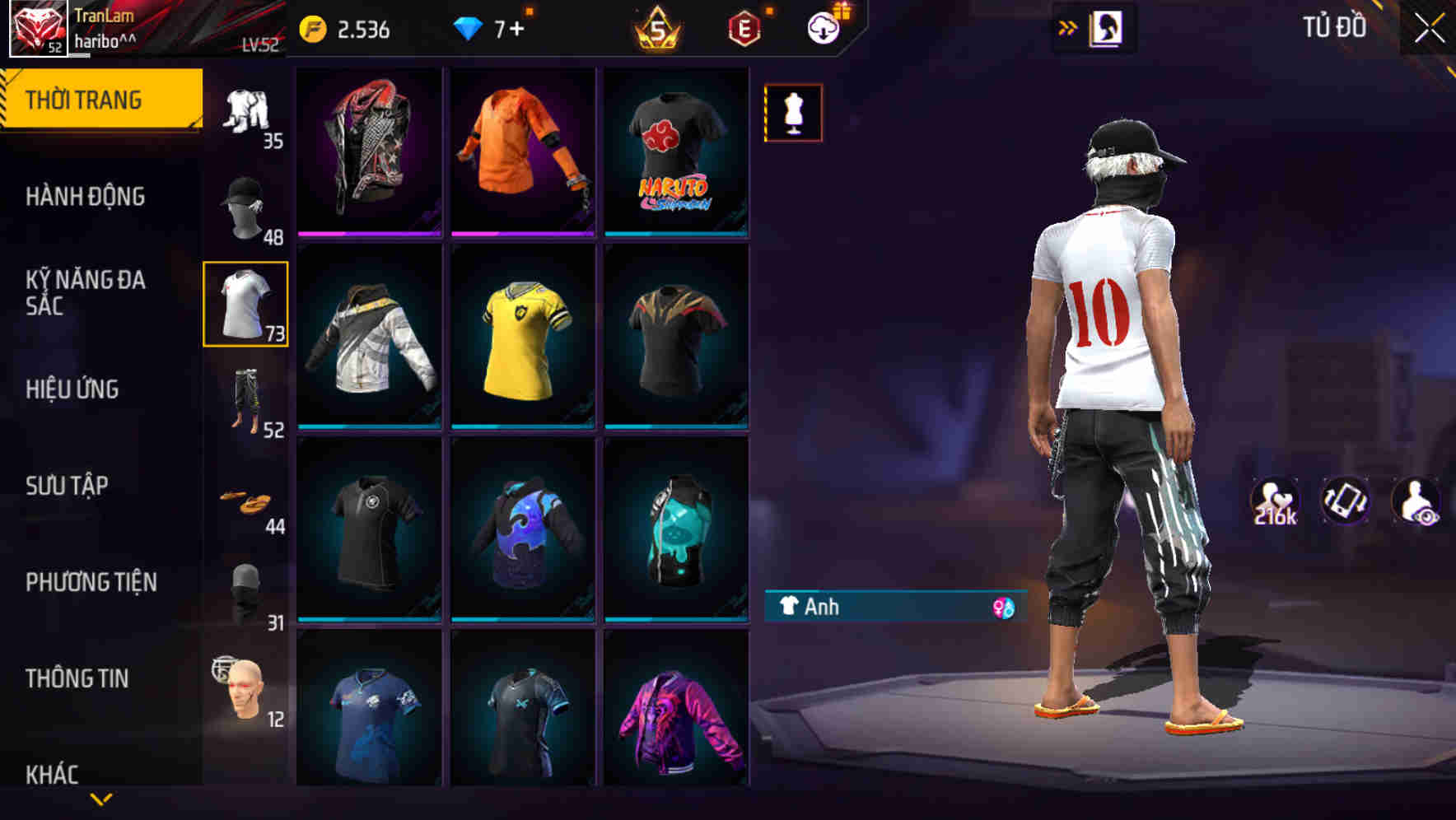Collapse the panel using the double arrow

[x=1066, y=27]
